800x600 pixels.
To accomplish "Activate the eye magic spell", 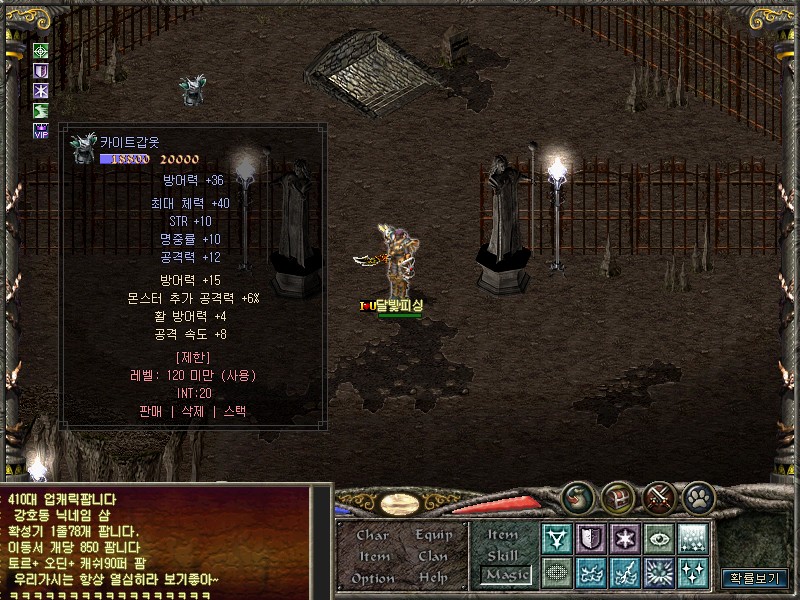I will (659, 539).
